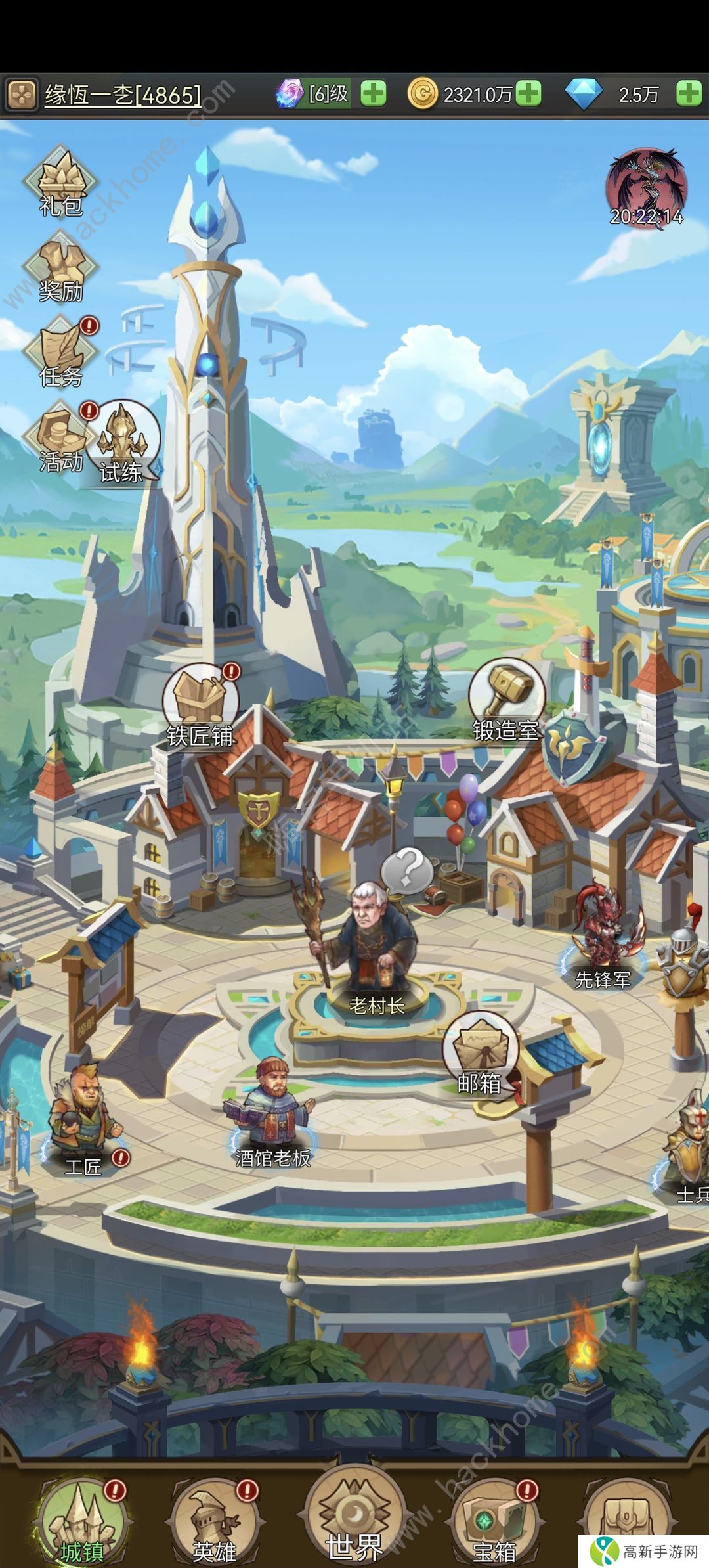Open the player profile name 缘恆一枩
The height and width of the screenshot is (1568, 709).
click(123, 95)
